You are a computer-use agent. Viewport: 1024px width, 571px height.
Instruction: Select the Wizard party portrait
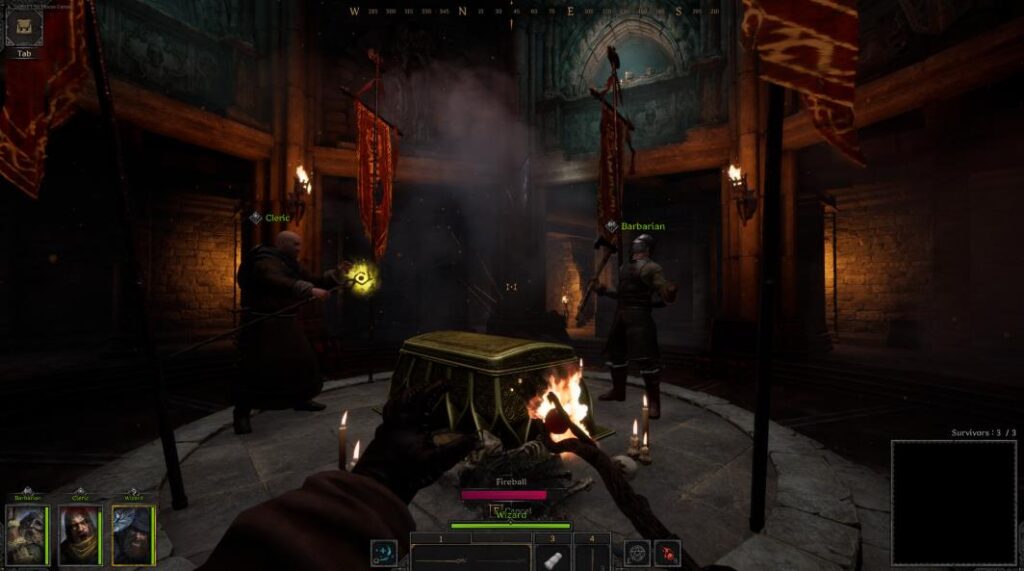click(133, 535)
